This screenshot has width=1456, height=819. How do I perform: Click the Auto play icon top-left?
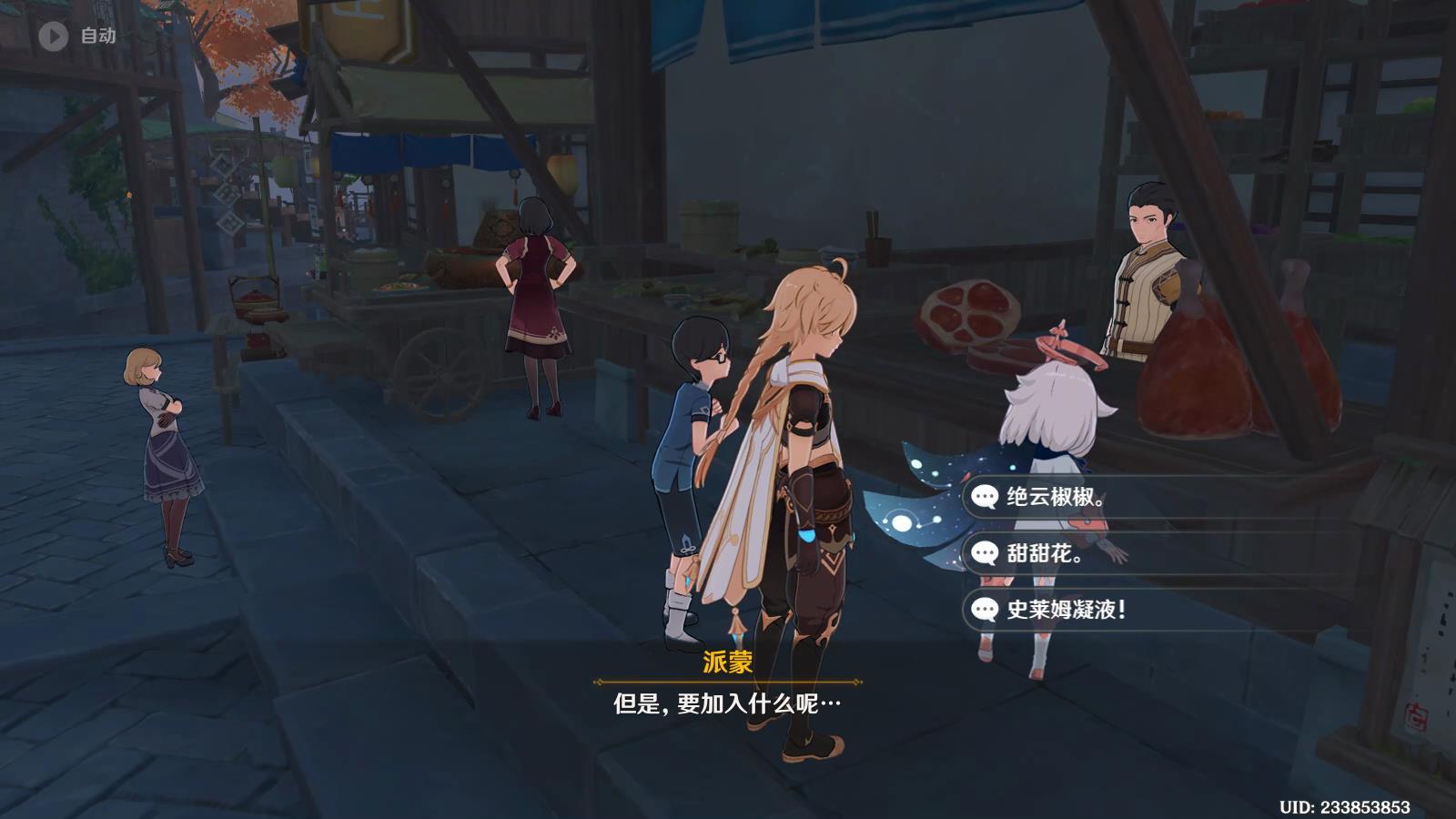point(53,35)
